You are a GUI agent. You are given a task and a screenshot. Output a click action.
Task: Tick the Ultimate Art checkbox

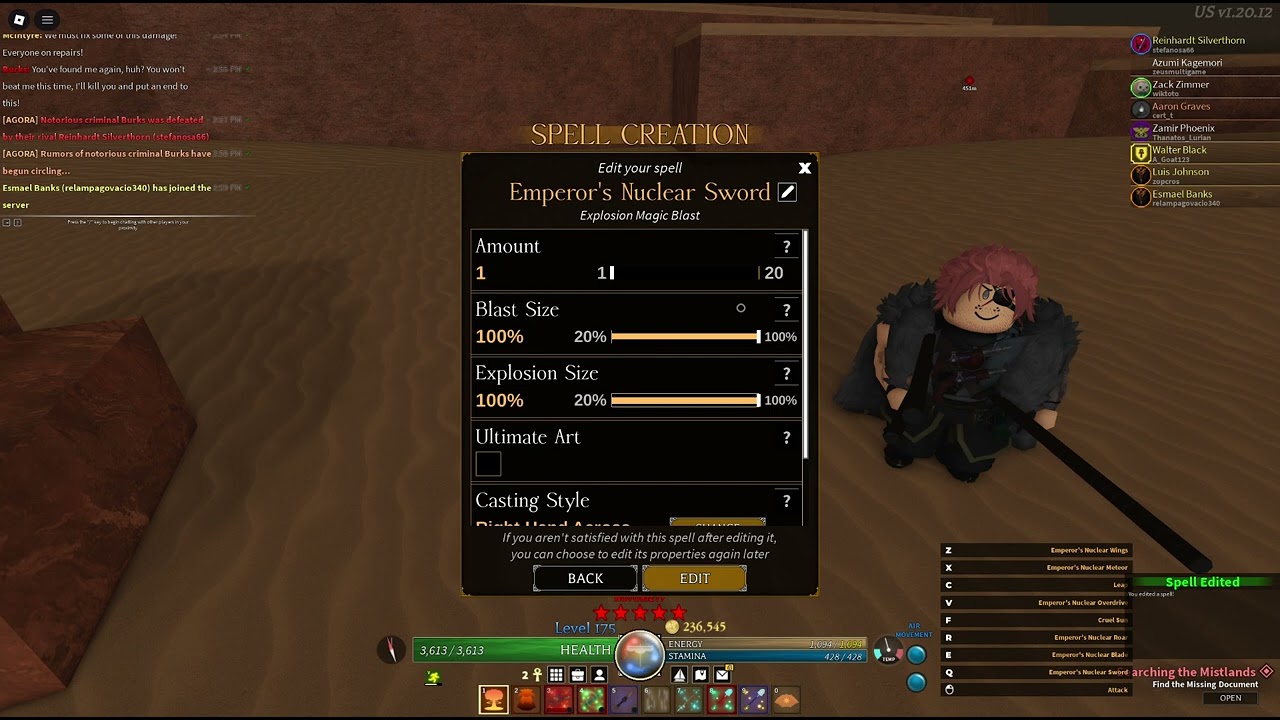[x=488, y=464]
